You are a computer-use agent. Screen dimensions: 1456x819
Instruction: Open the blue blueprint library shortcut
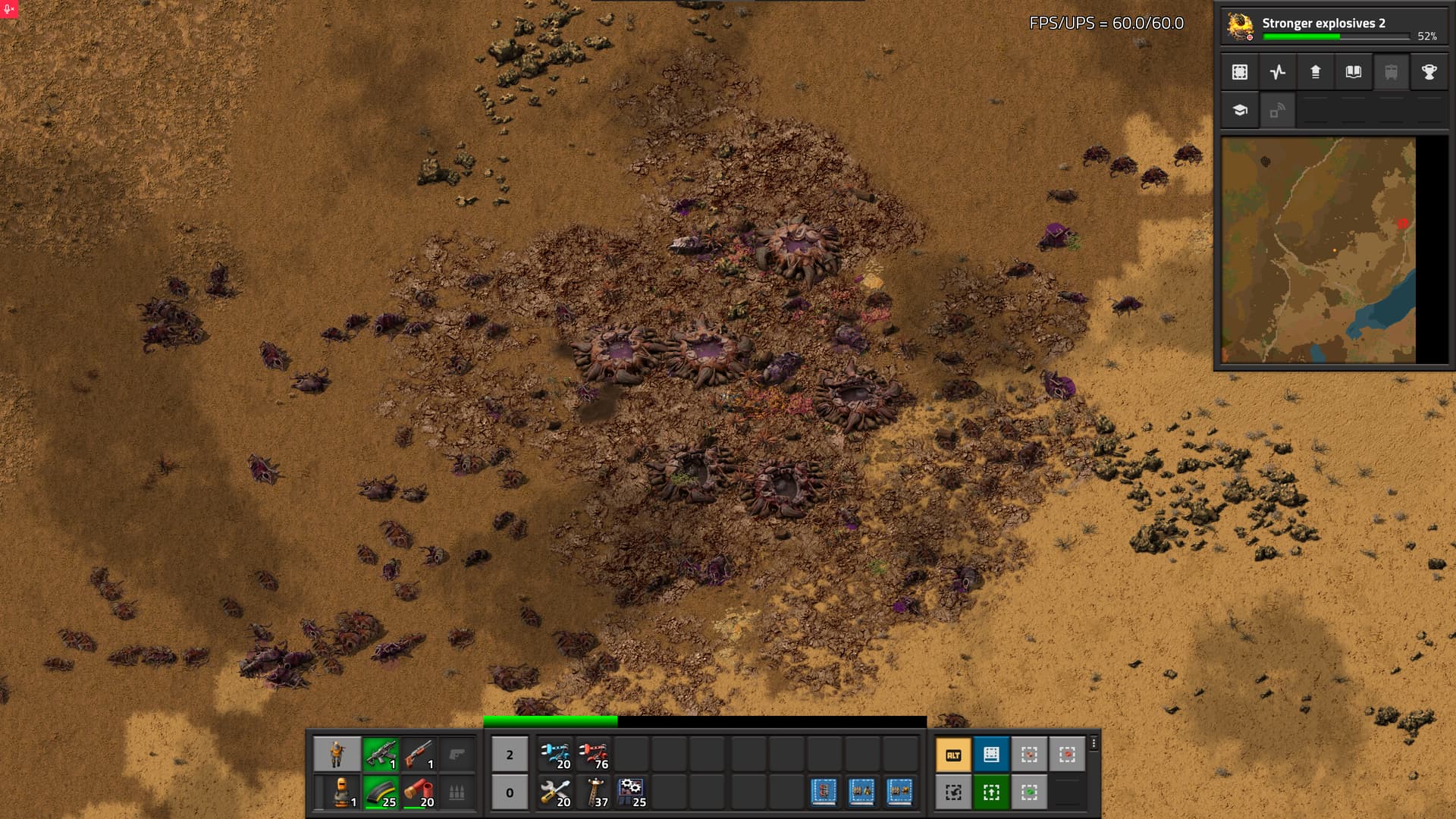[x=991, y=755]
